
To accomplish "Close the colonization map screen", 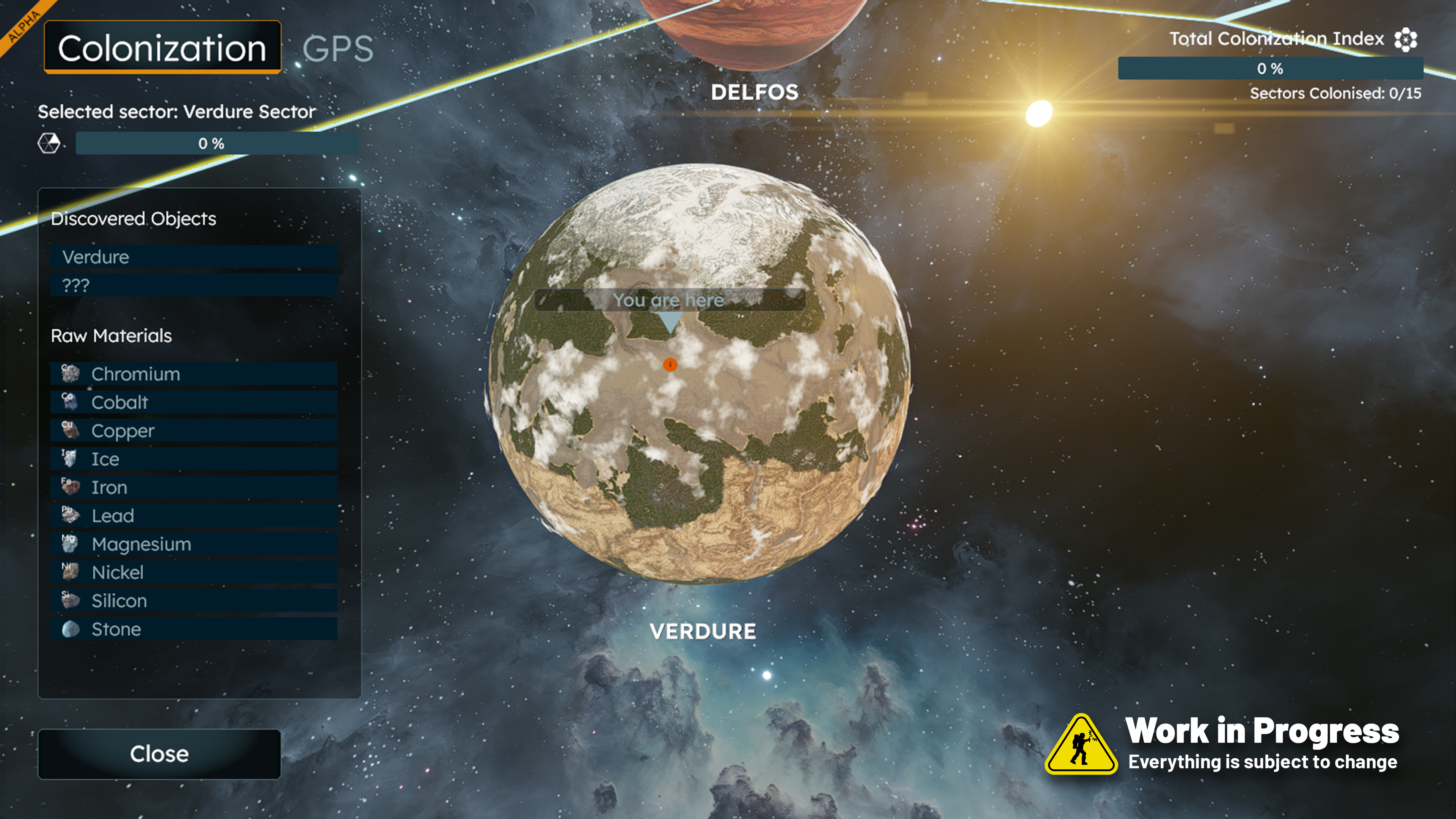I will (x=159, y=754).
